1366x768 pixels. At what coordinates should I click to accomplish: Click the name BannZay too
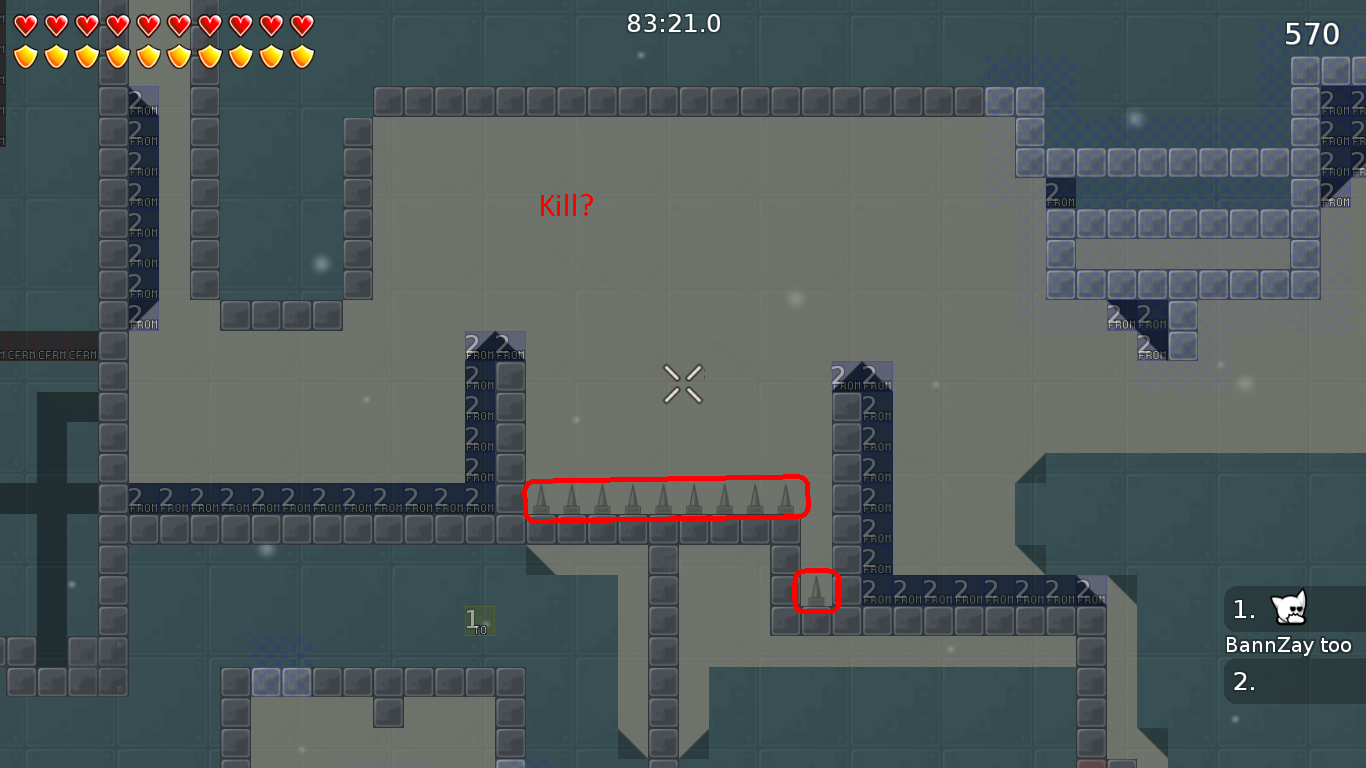point(1290,645)
